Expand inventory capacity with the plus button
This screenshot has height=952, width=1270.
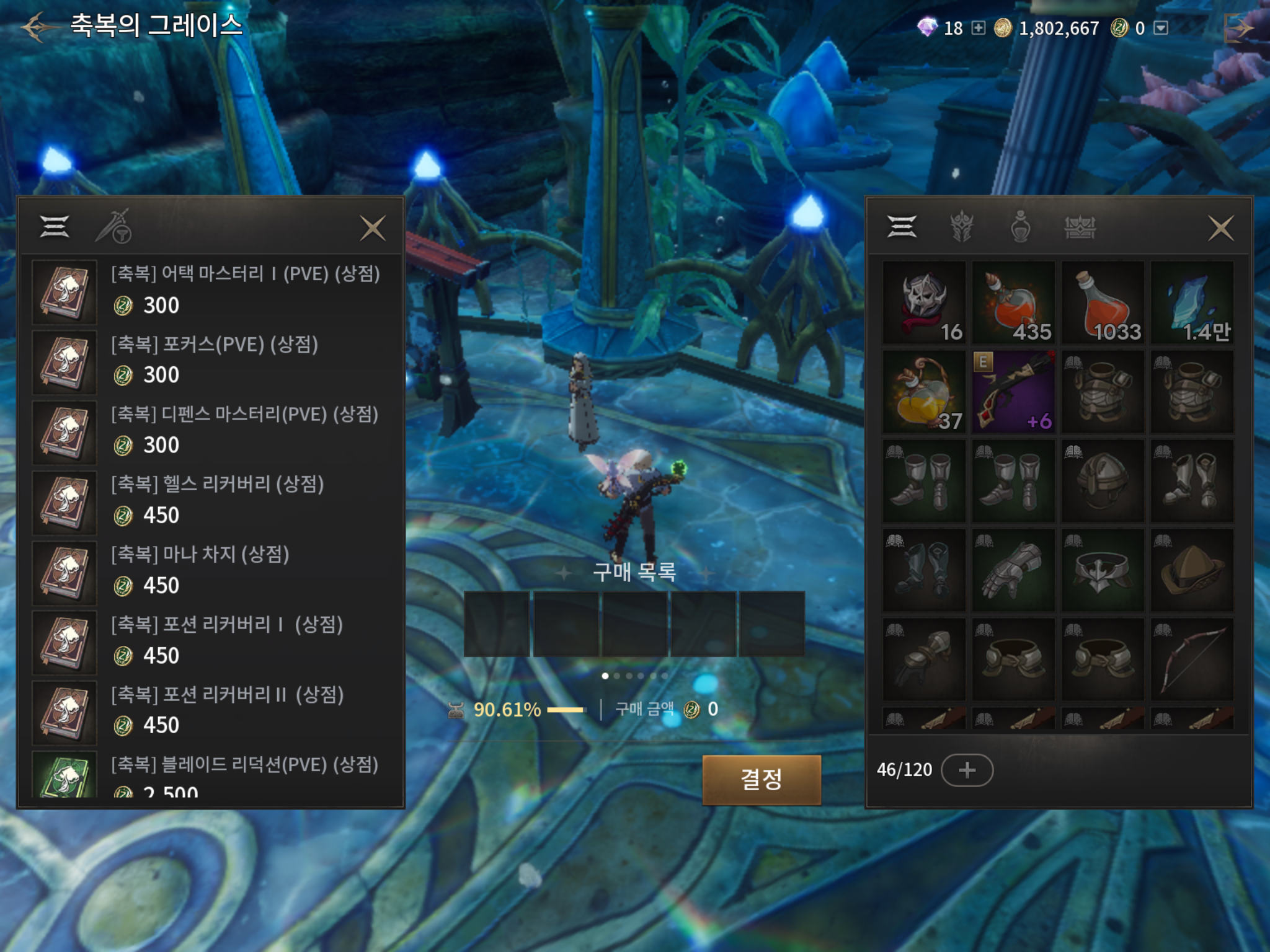tap(967, 770)
